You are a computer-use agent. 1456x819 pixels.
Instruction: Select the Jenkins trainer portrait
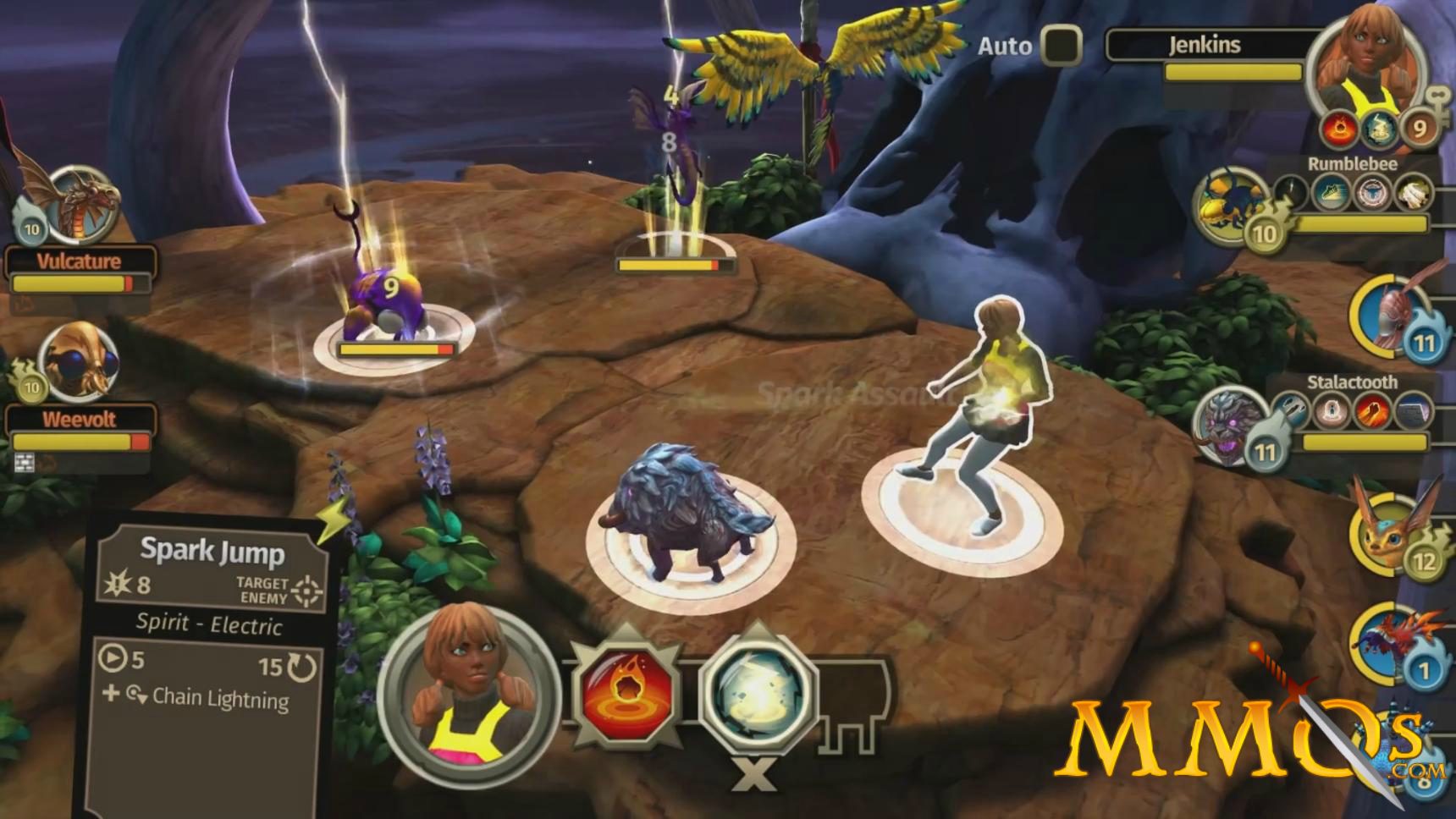[x=1363, y=72]
